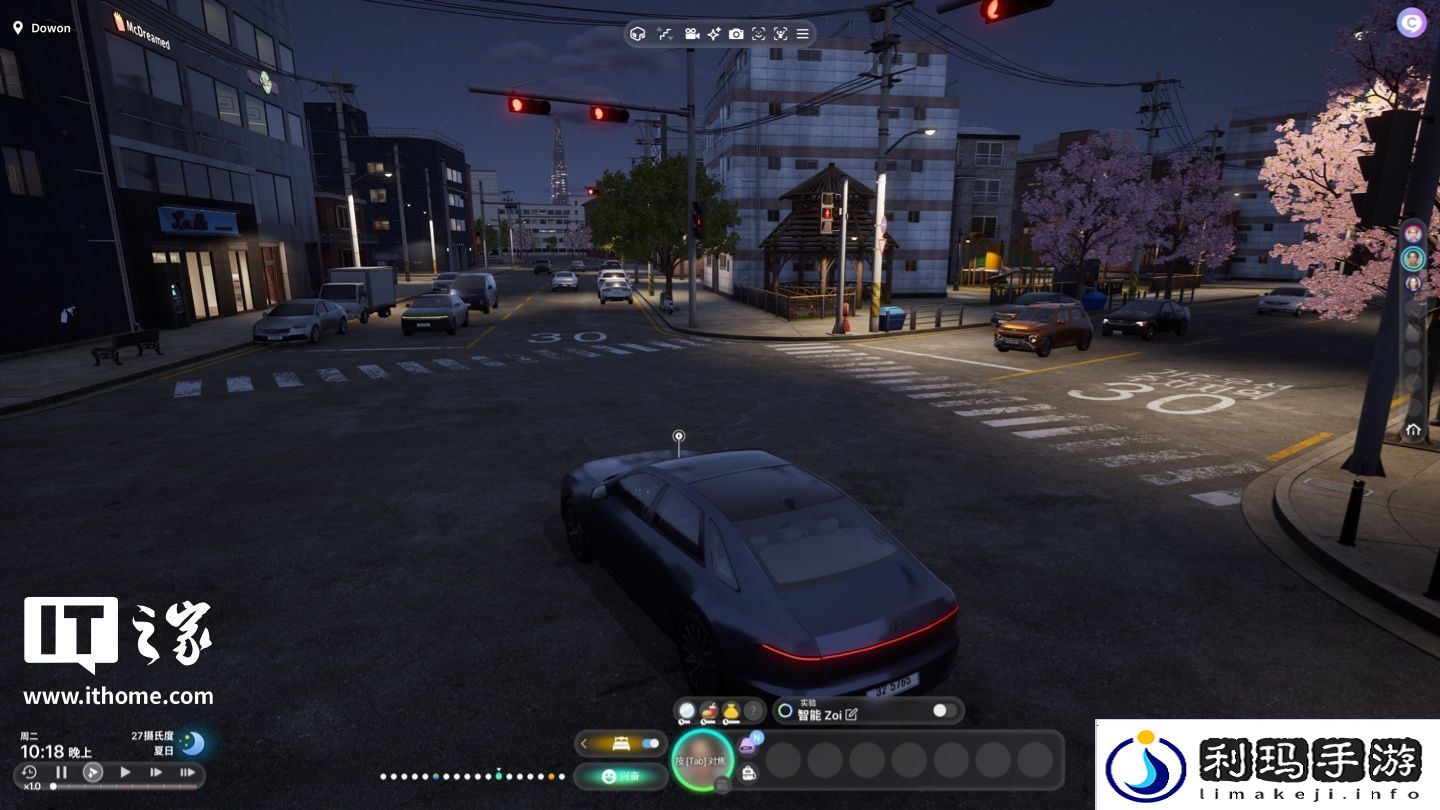Click the face capture icon
The image size is (1440, 810).
point(759,34)
